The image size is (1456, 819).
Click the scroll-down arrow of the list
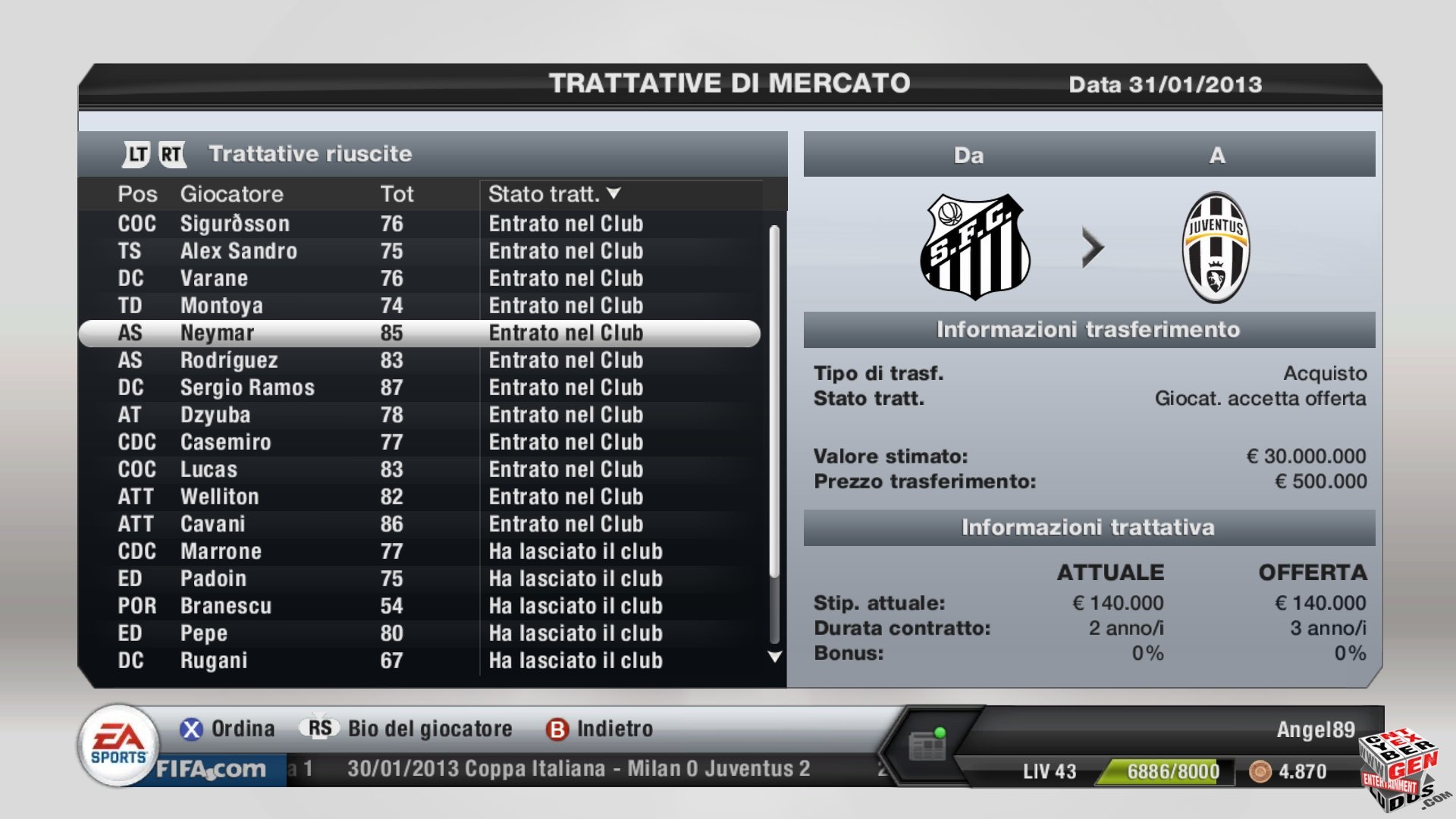click(x=774, y=657)
